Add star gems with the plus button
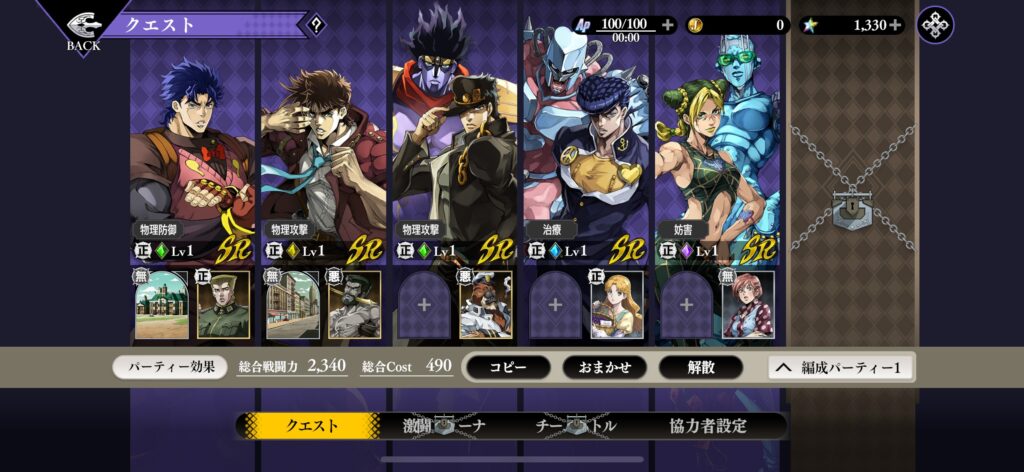 (x=894, y=25)
